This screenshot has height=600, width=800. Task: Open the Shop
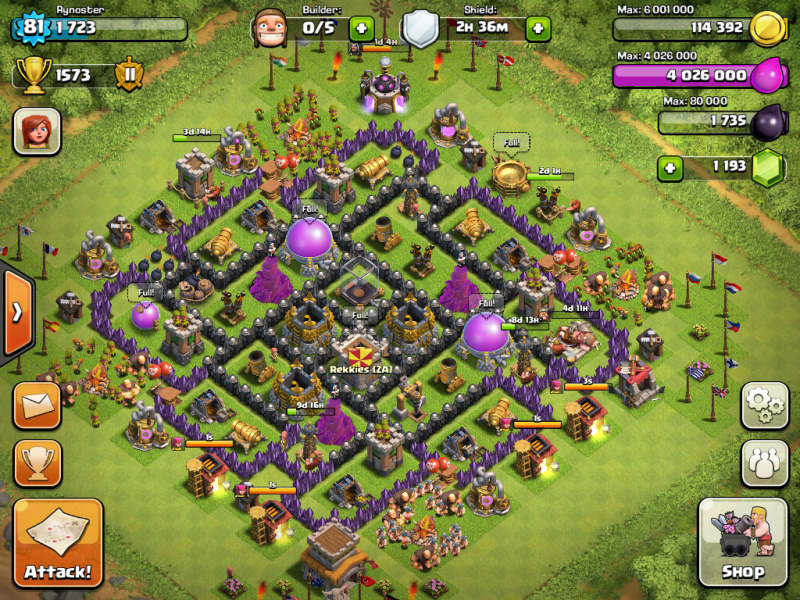[743, 543]
